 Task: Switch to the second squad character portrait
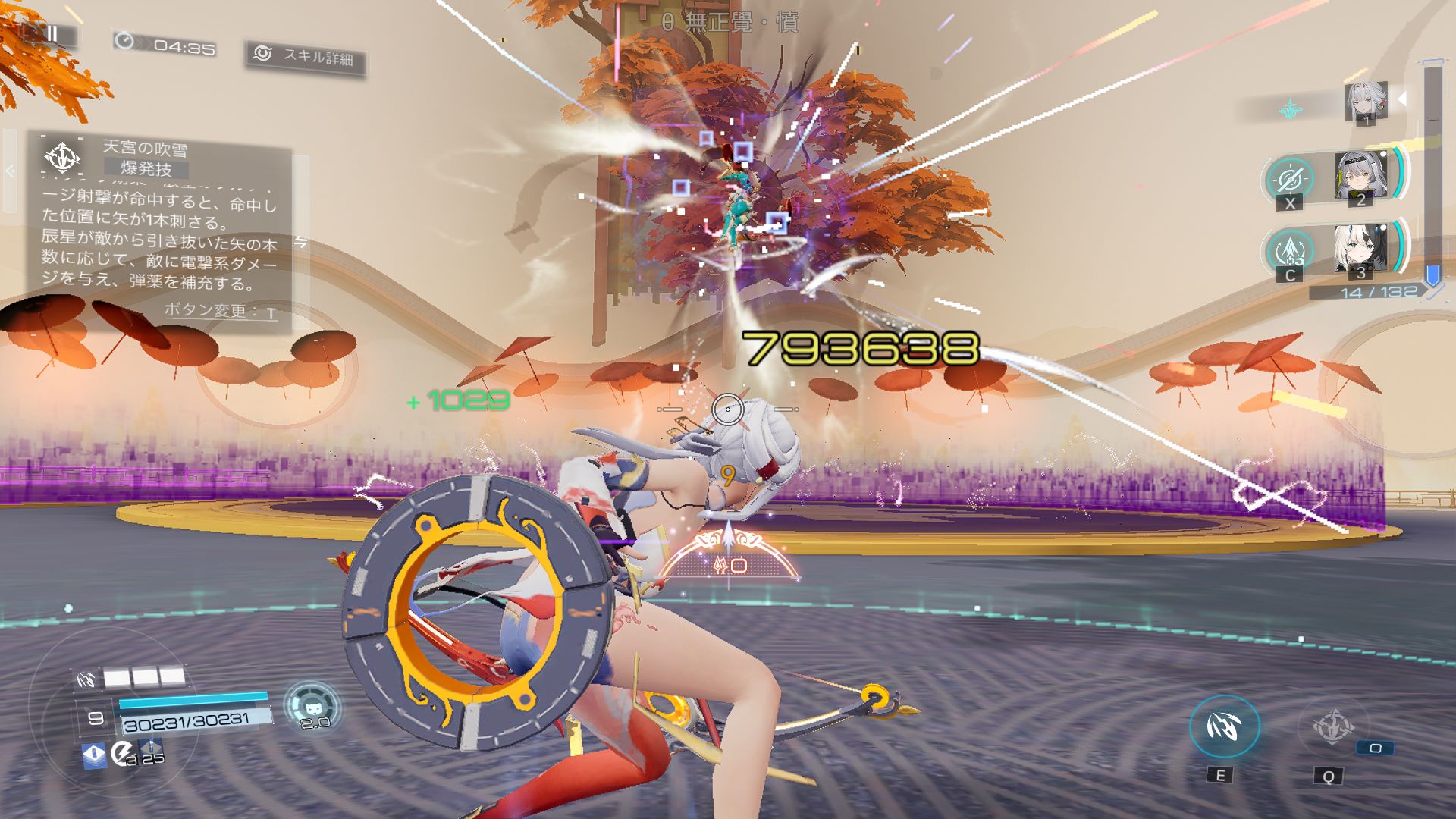[x=1360, y=177]
